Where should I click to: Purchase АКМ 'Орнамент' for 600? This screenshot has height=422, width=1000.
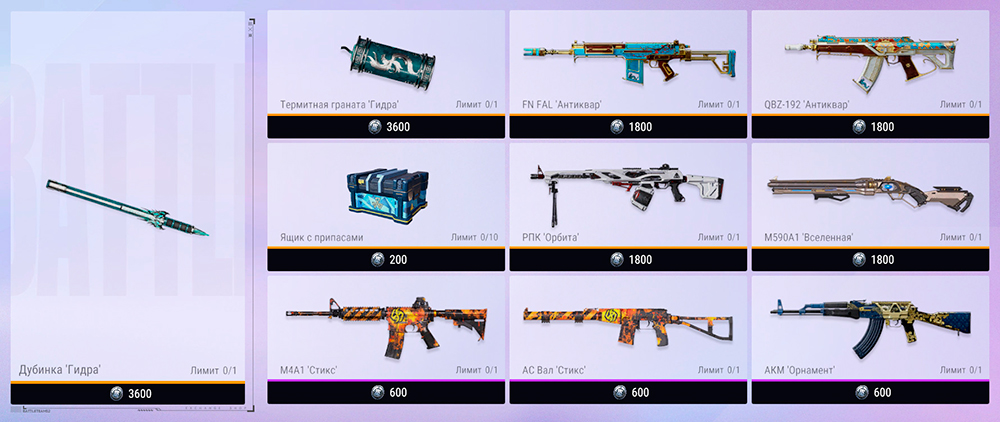tap(869, 392)
